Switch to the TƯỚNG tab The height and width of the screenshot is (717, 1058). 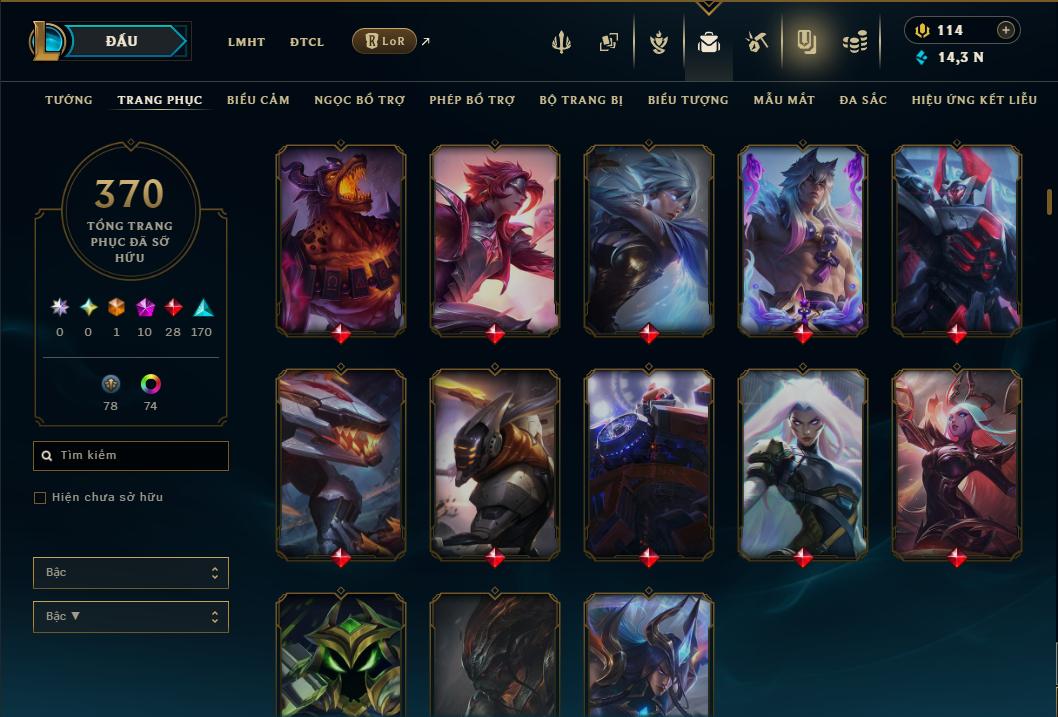(x=69, y=100)
